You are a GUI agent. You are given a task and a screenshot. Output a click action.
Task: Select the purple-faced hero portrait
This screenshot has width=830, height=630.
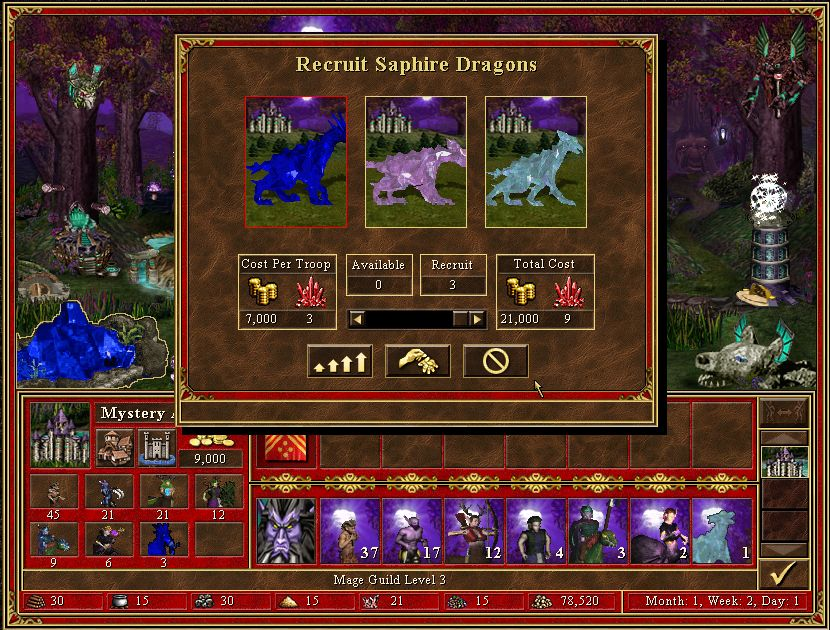(x=285, y=532)
